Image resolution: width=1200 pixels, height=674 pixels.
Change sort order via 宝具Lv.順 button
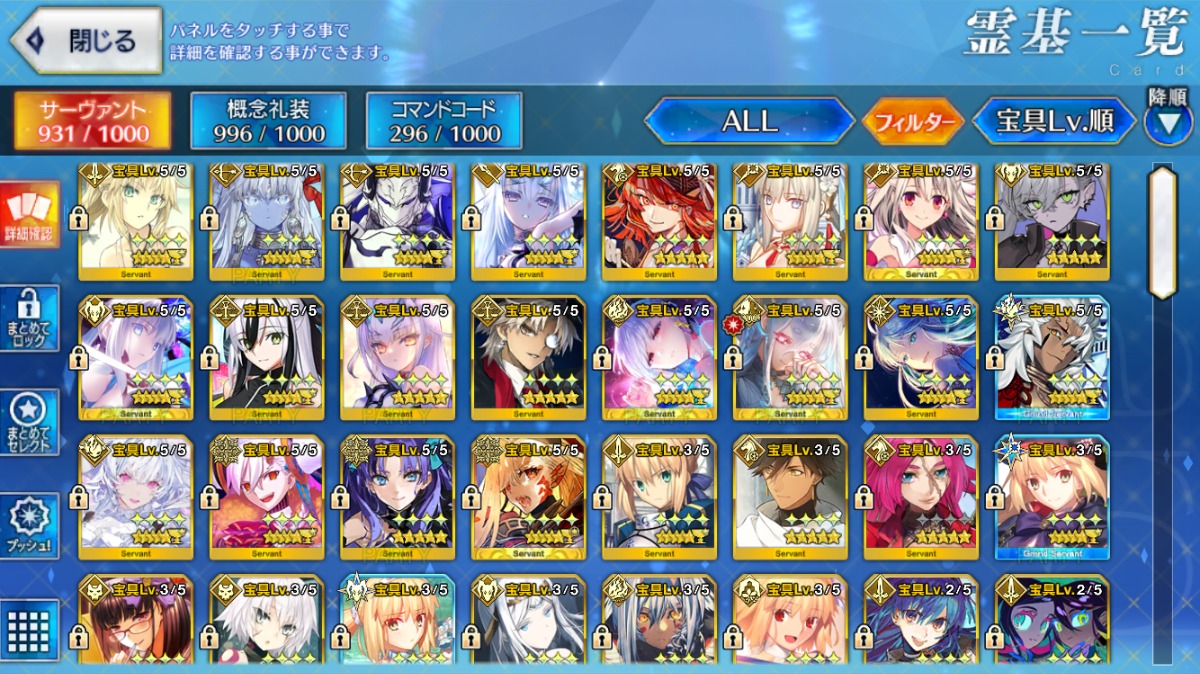[x=1055, y=122]
